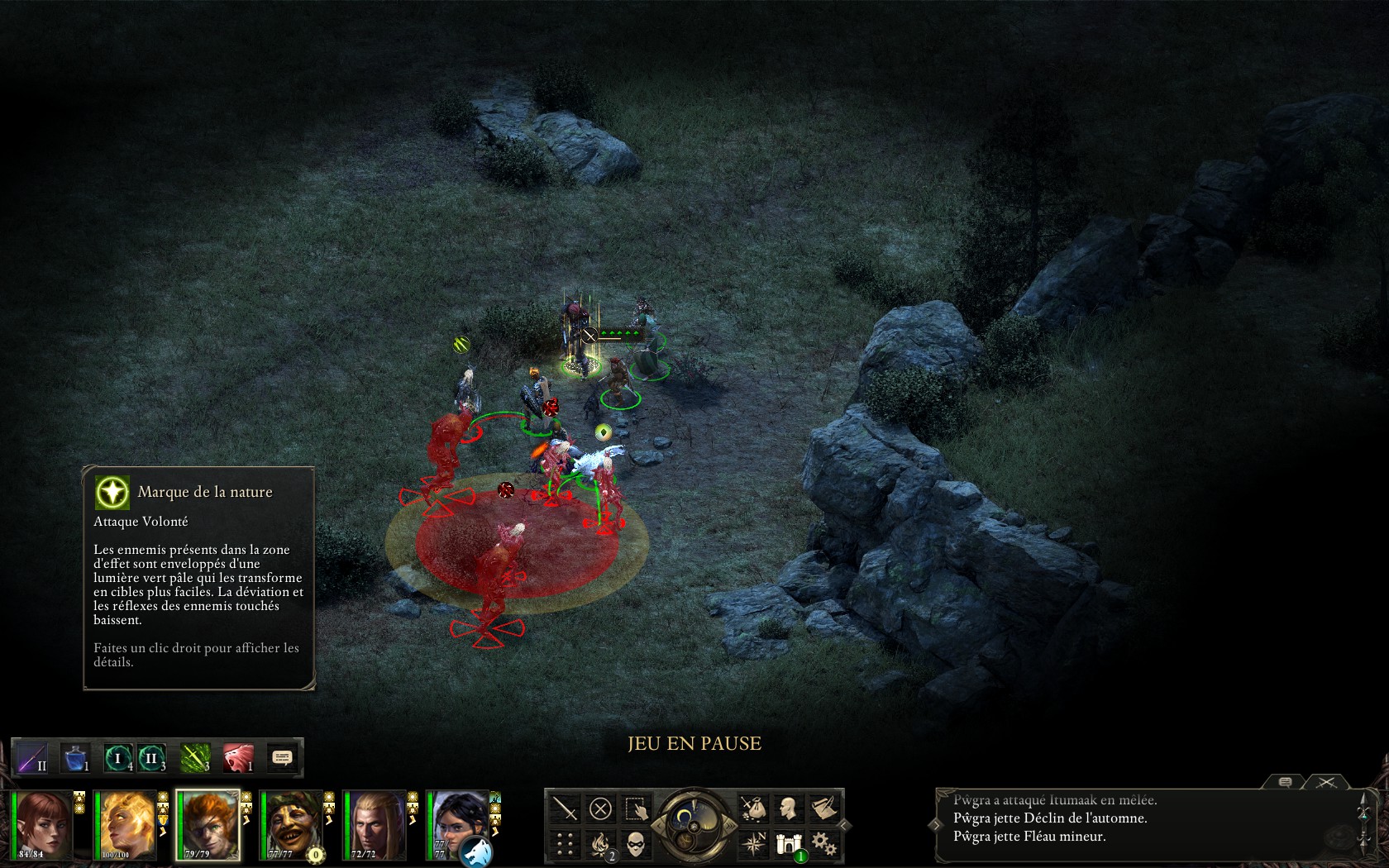1389x868 pixels.
Task: Use the blue potion item
Action: click(76, 757)
